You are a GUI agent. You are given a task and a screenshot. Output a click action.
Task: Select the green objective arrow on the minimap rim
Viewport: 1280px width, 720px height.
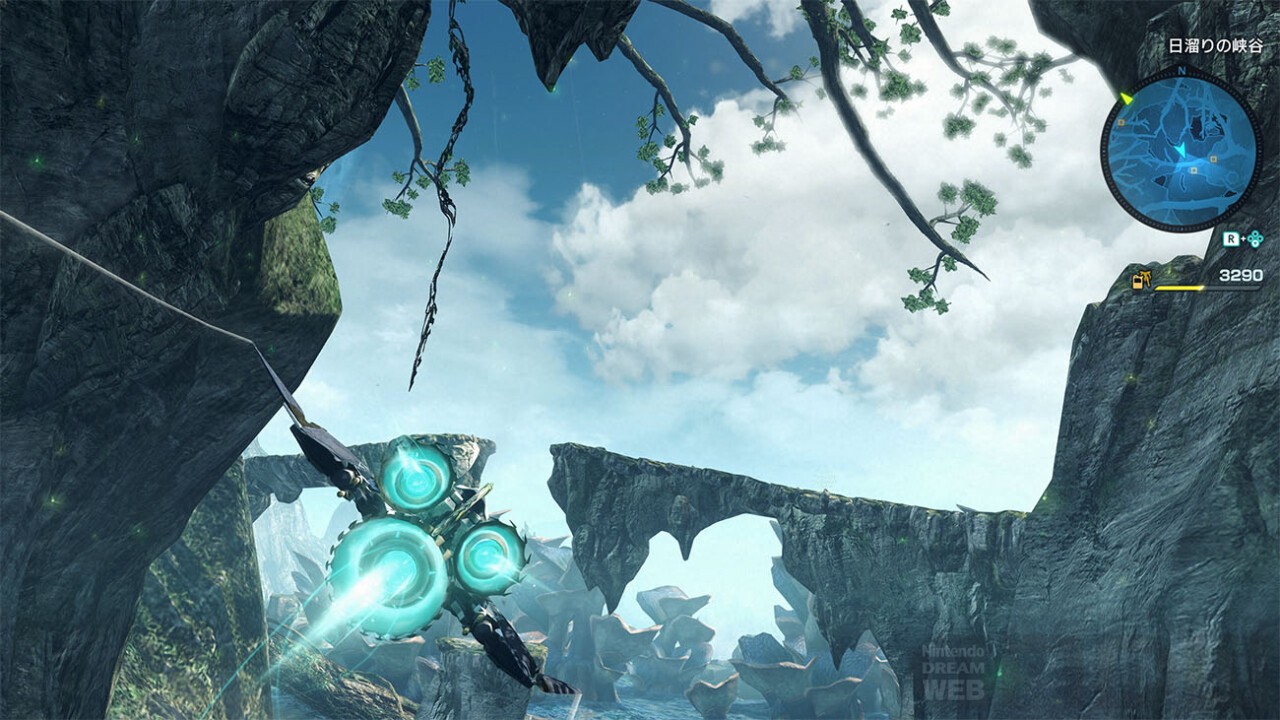1127,98
